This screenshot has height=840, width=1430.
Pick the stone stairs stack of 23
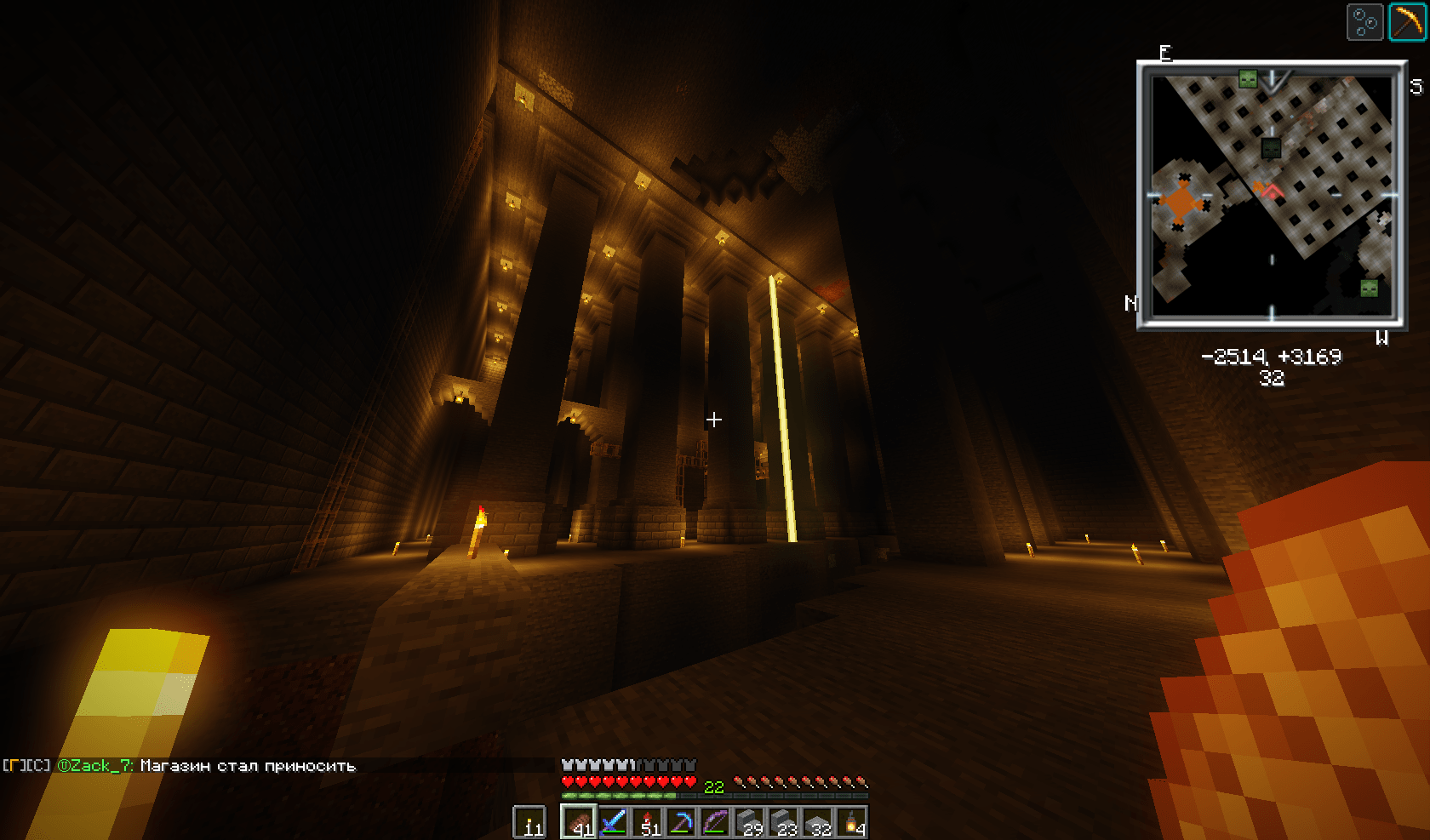783,822
